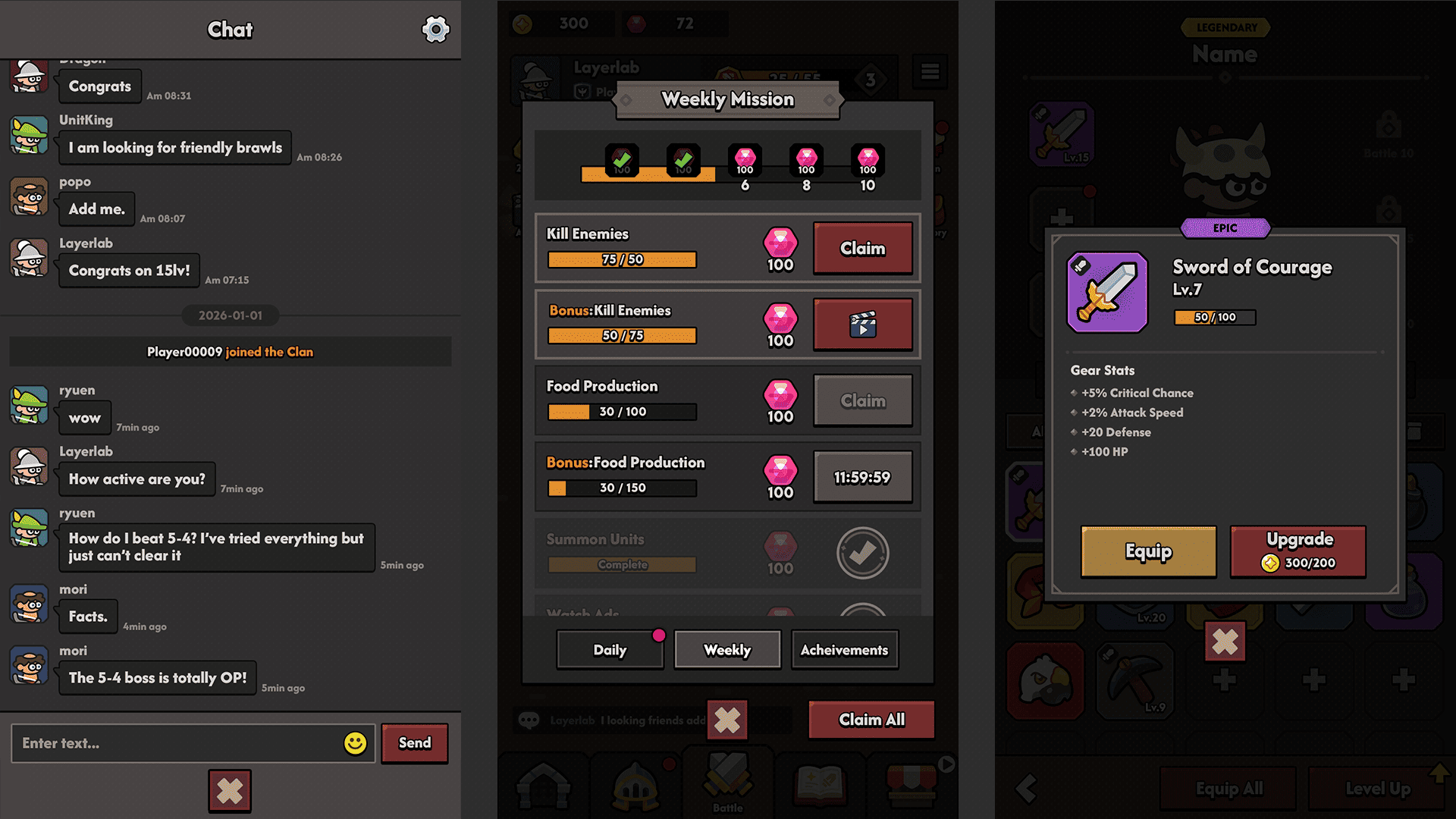The height and width of the screenshot is (819, 1456).
Task: Click the greyed Food Production Claim button
Action: coord(862,400)
